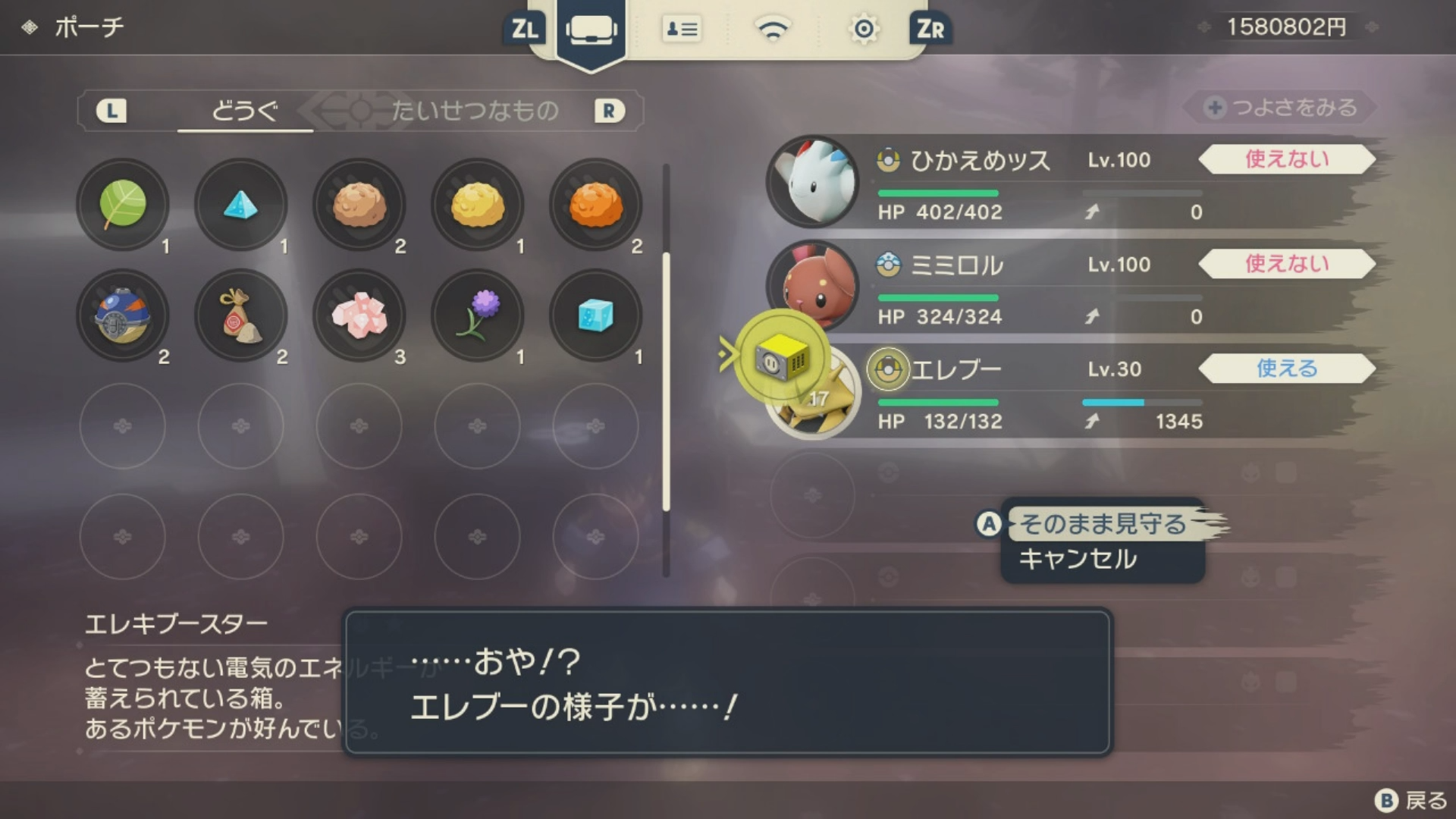
Task: Choose the yellow lumpy cake item
Action: (478, 204)
